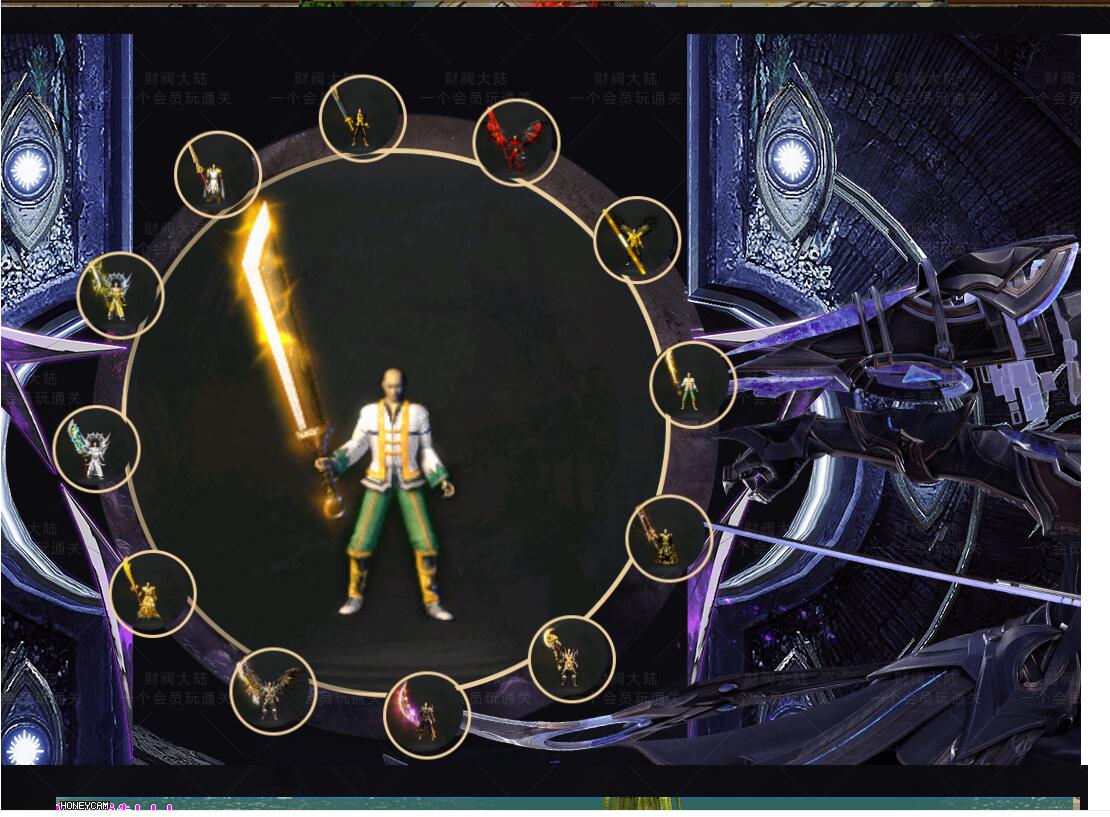Choose the white outfit with cyan blade
1110x817 pixels.
[x=96, y=449]
